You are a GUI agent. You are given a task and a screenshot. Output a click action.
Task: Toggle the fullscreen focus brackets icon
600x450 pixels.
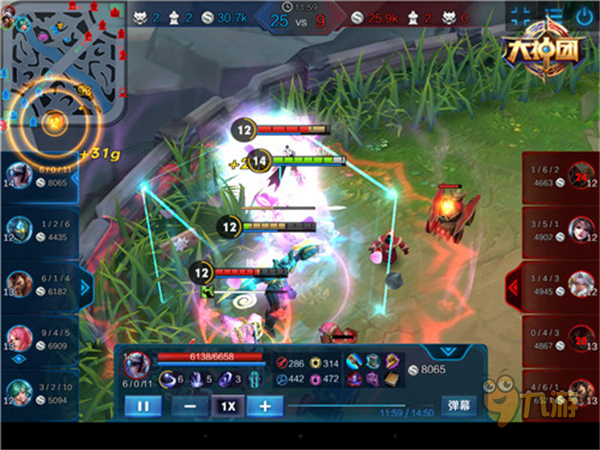(520, 16)
